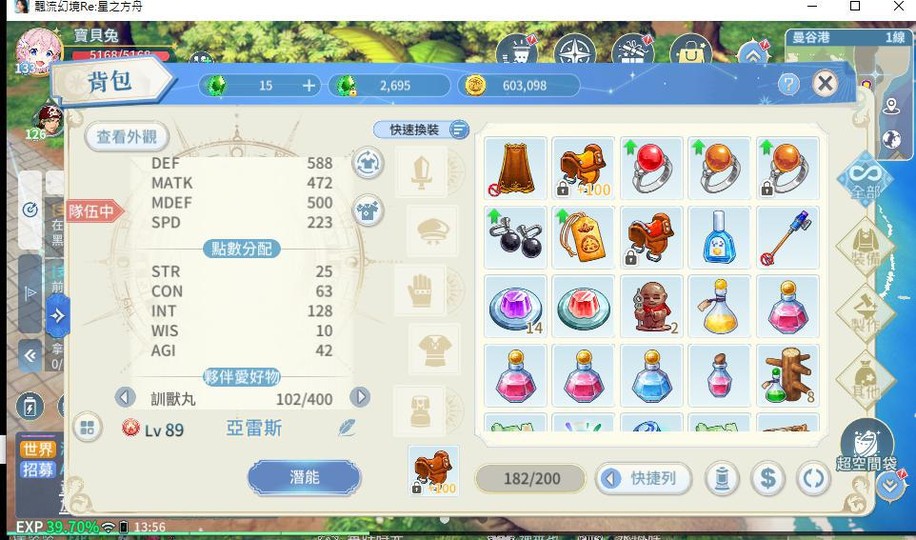
Task: Select the red gem ring item
Action: (651, 168)
